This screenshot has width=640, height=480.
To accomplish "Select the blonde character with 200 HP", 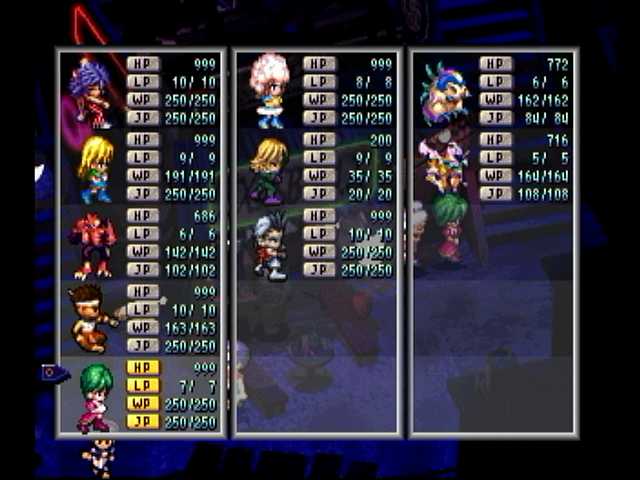I will [269, 169].
